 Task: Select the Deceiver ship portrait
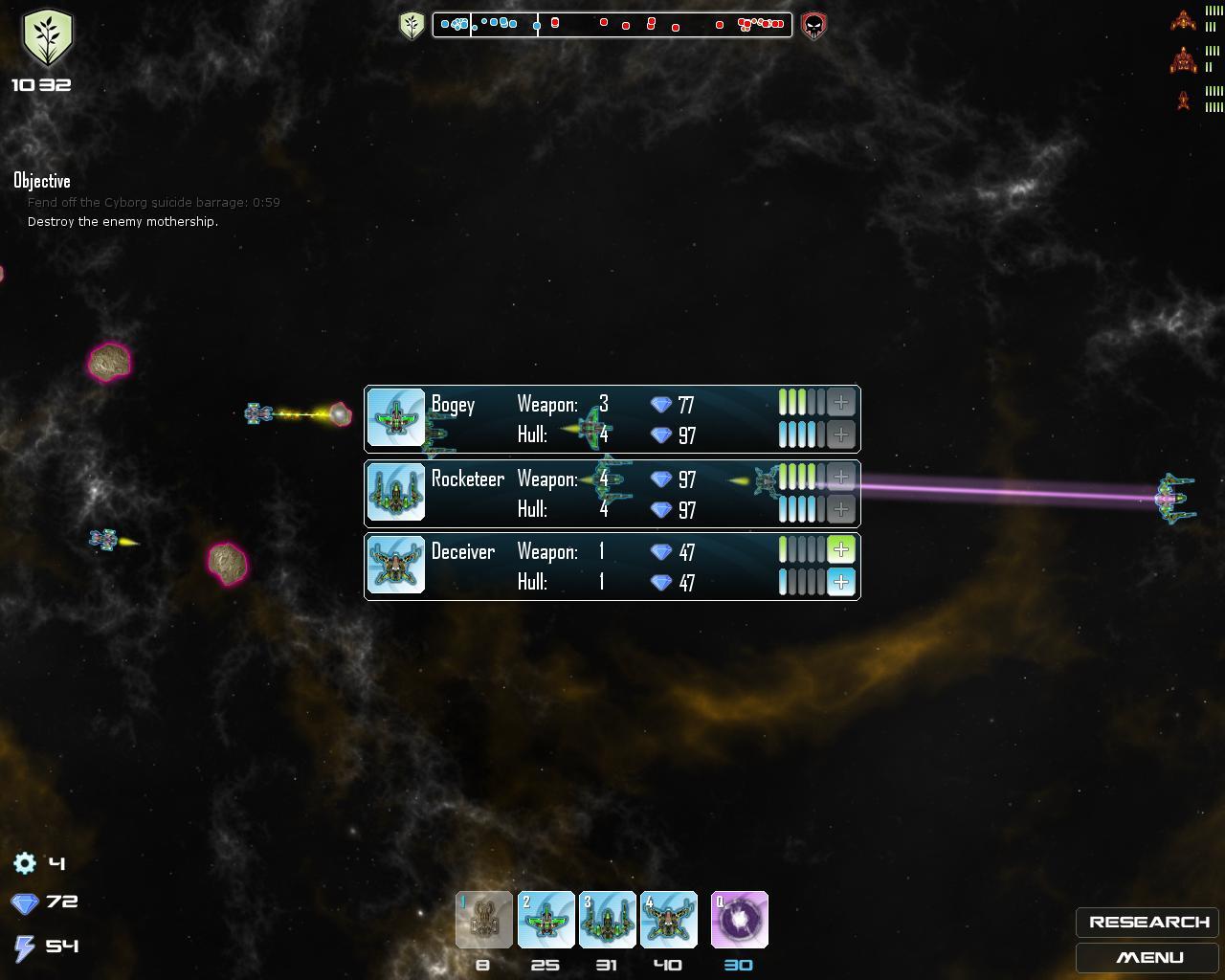396,565
